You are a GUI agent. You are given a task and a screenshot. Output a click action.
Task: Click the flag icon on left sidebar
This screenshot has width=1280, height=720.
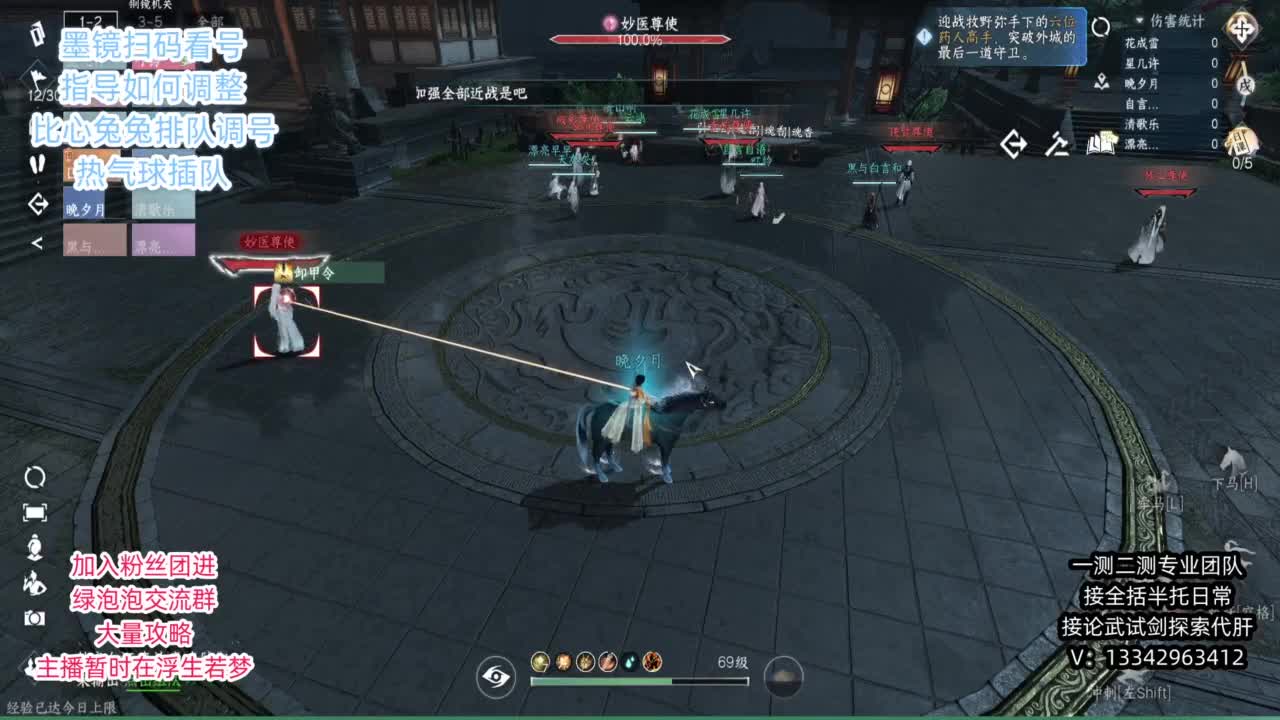click(38, 78)
